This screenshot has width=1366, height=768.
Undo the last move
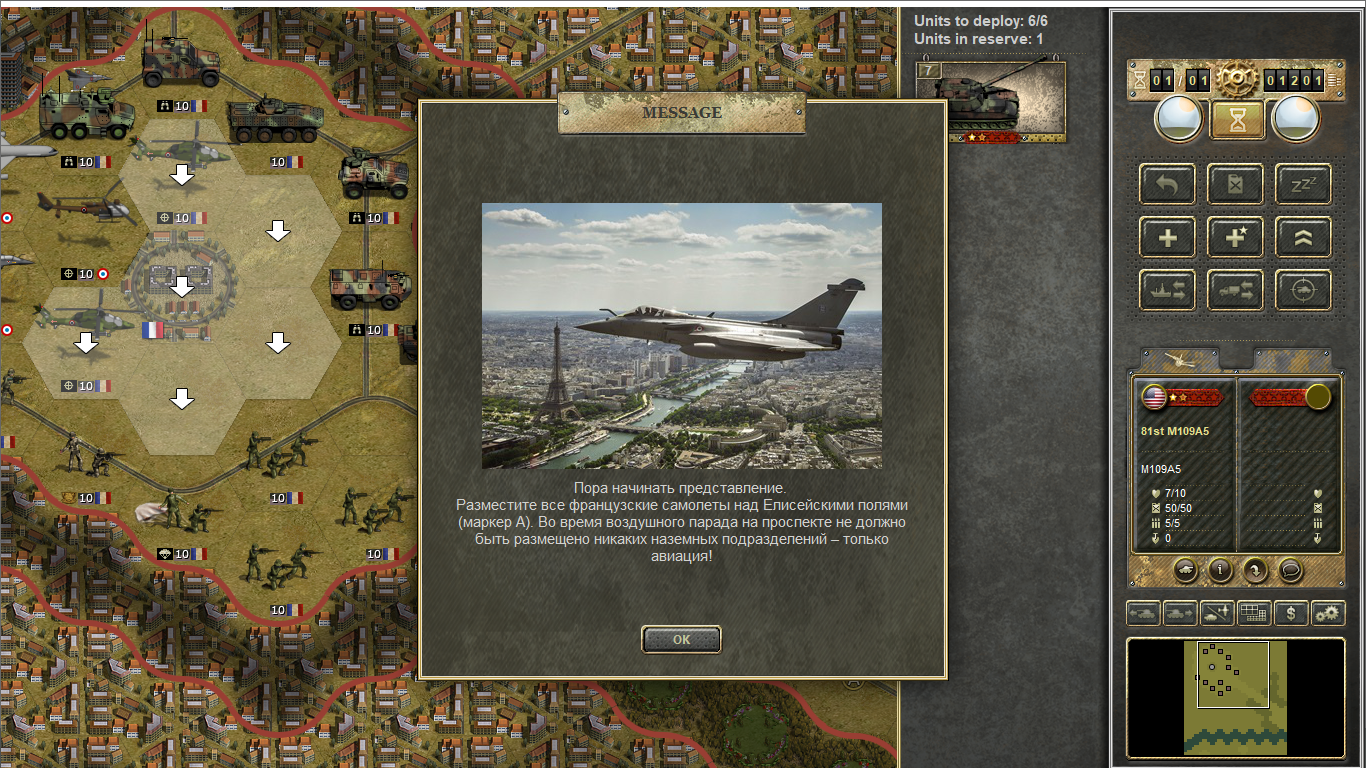tap(1167, 184)
